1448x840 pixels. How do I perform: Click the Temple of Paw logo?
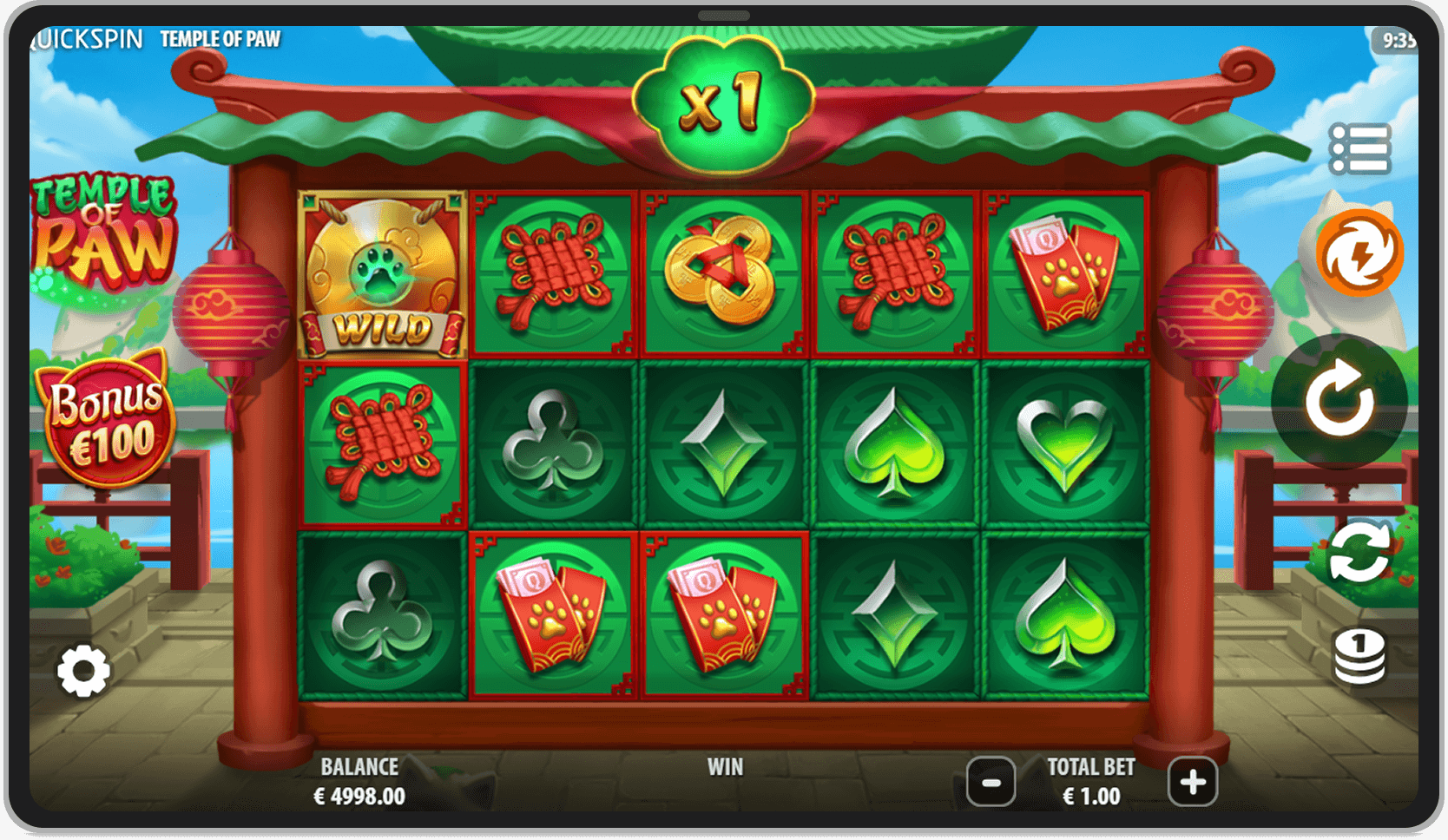point(104,230)
